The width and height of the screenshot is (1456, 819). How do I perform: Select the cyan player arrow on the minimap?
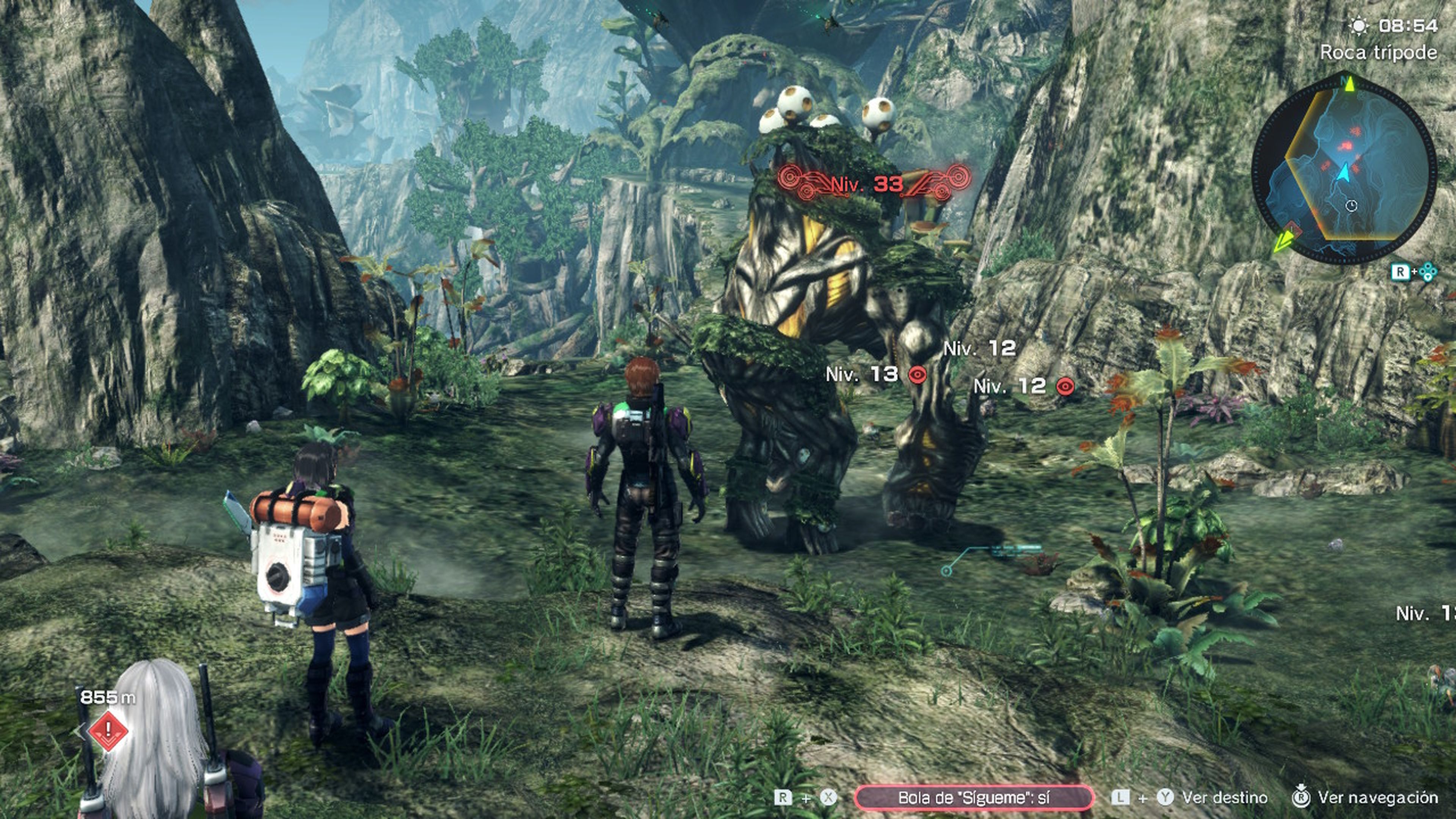pyautogui.click(x=1343, y=174)
